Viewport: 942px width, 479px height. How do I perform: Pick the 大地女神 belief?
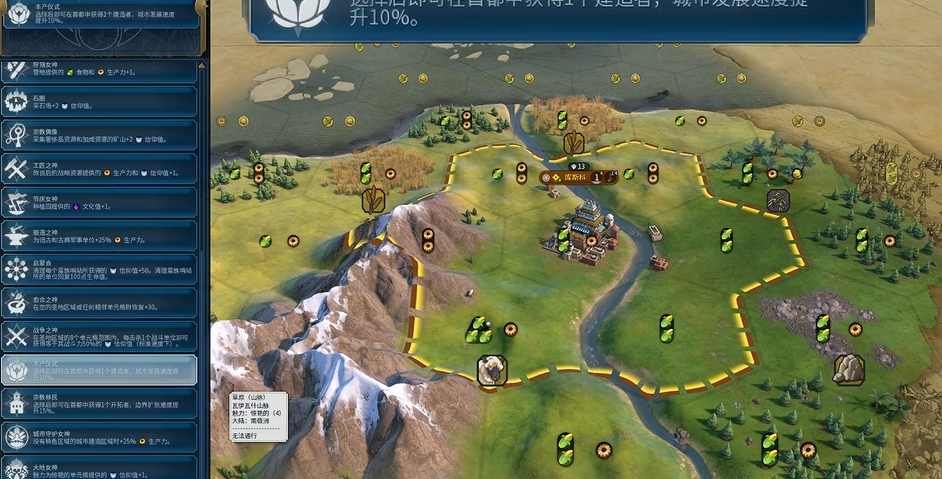[100, 467]
